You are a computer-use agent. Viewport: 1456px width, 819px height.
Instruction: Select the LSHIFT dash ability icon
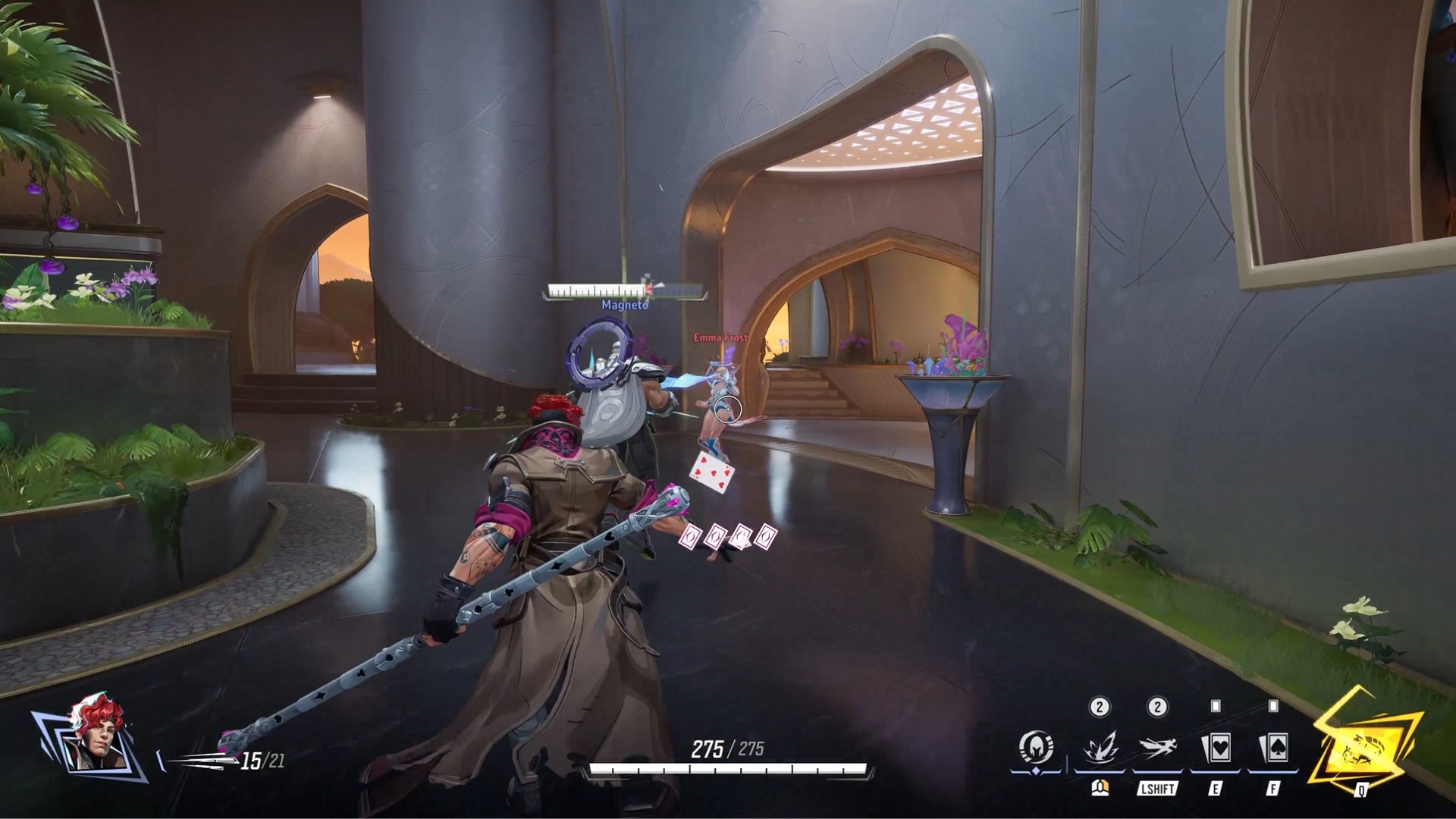[1156, 747]
